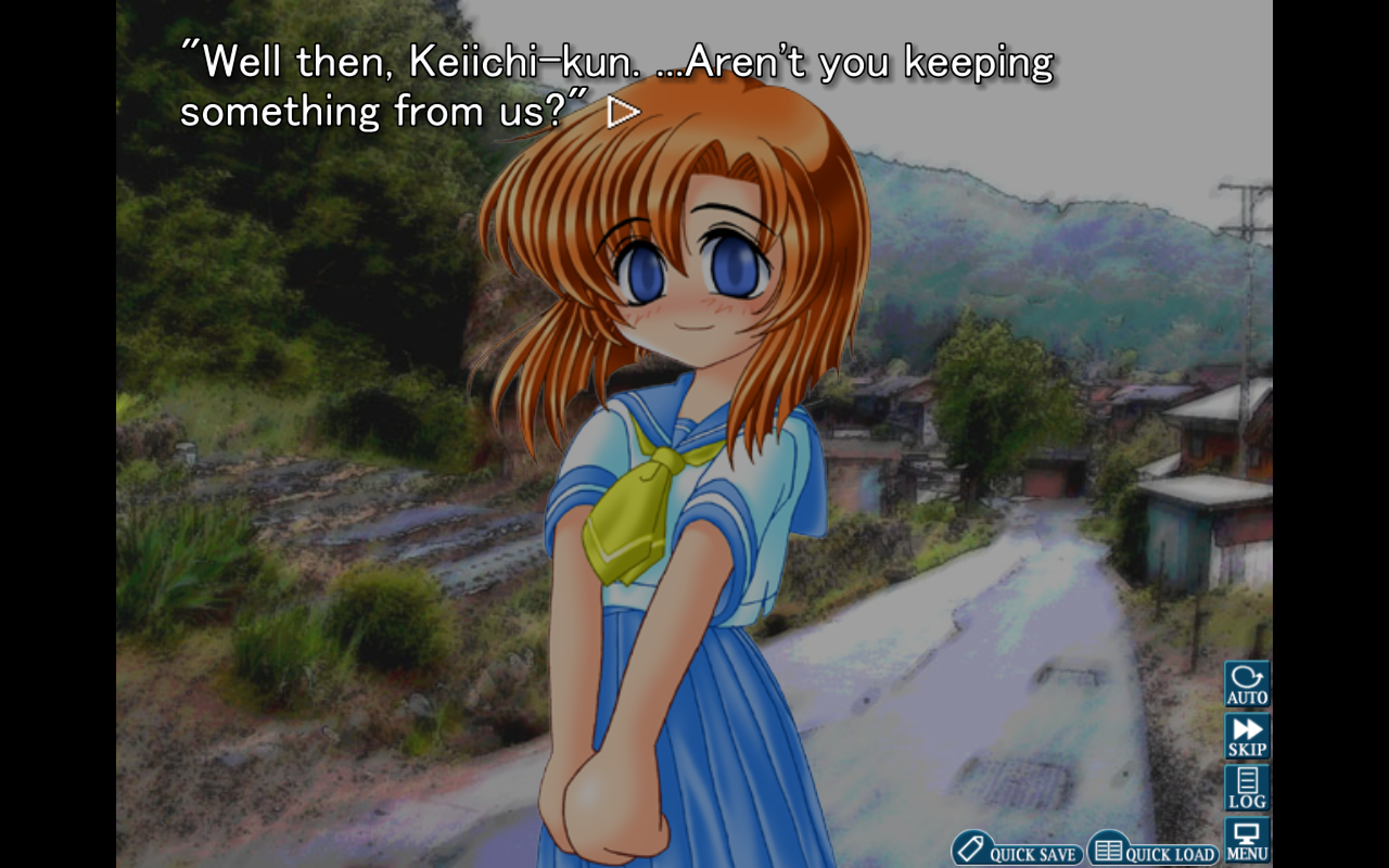Activate the SKIP fast-forward button
Image resolution: width=1389 pixels, height=868 pixels.
(x=1247, y=736)
